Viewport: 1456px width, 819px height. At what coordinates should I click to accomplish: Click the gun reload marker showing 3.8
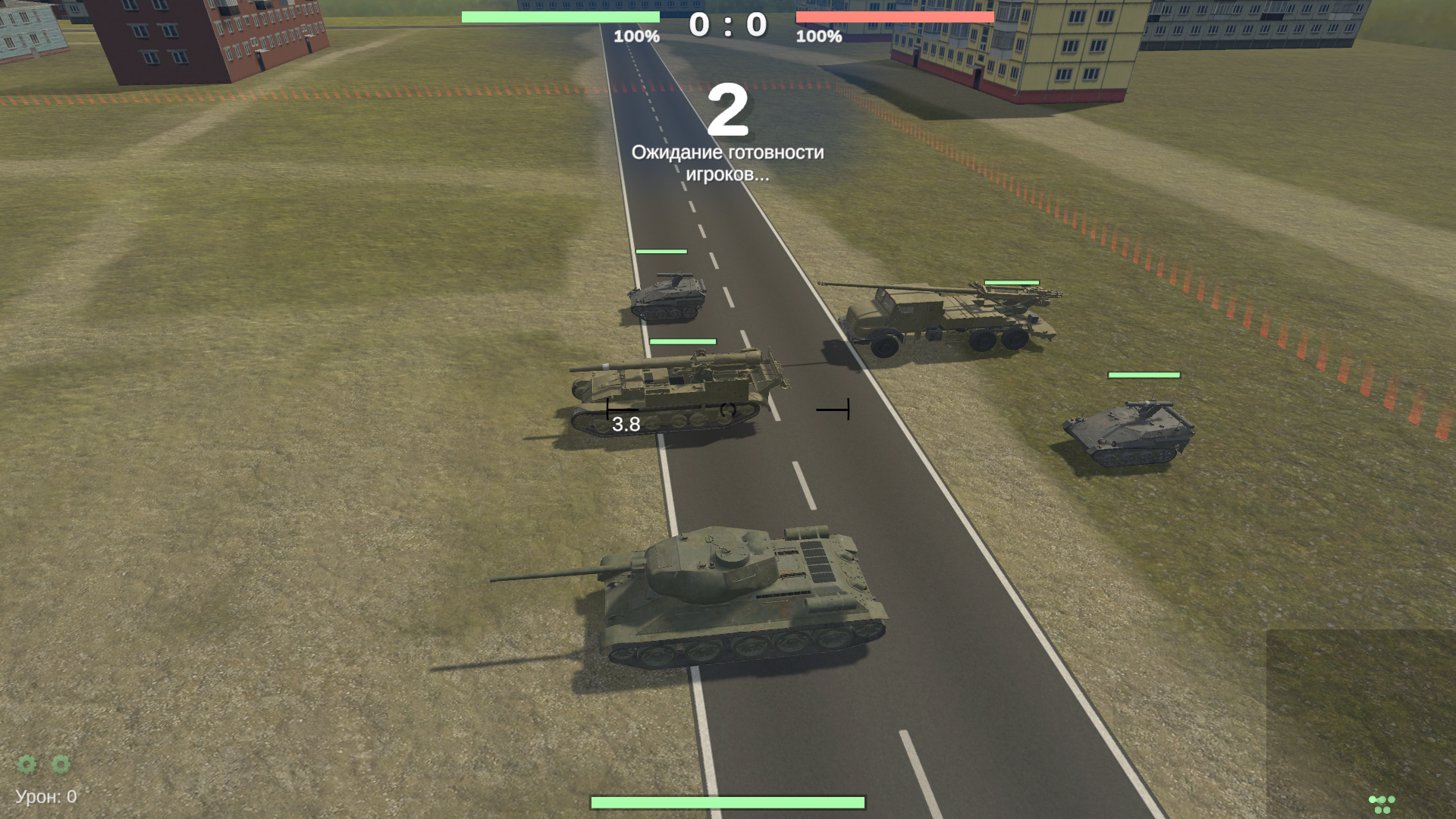point(625,425)
